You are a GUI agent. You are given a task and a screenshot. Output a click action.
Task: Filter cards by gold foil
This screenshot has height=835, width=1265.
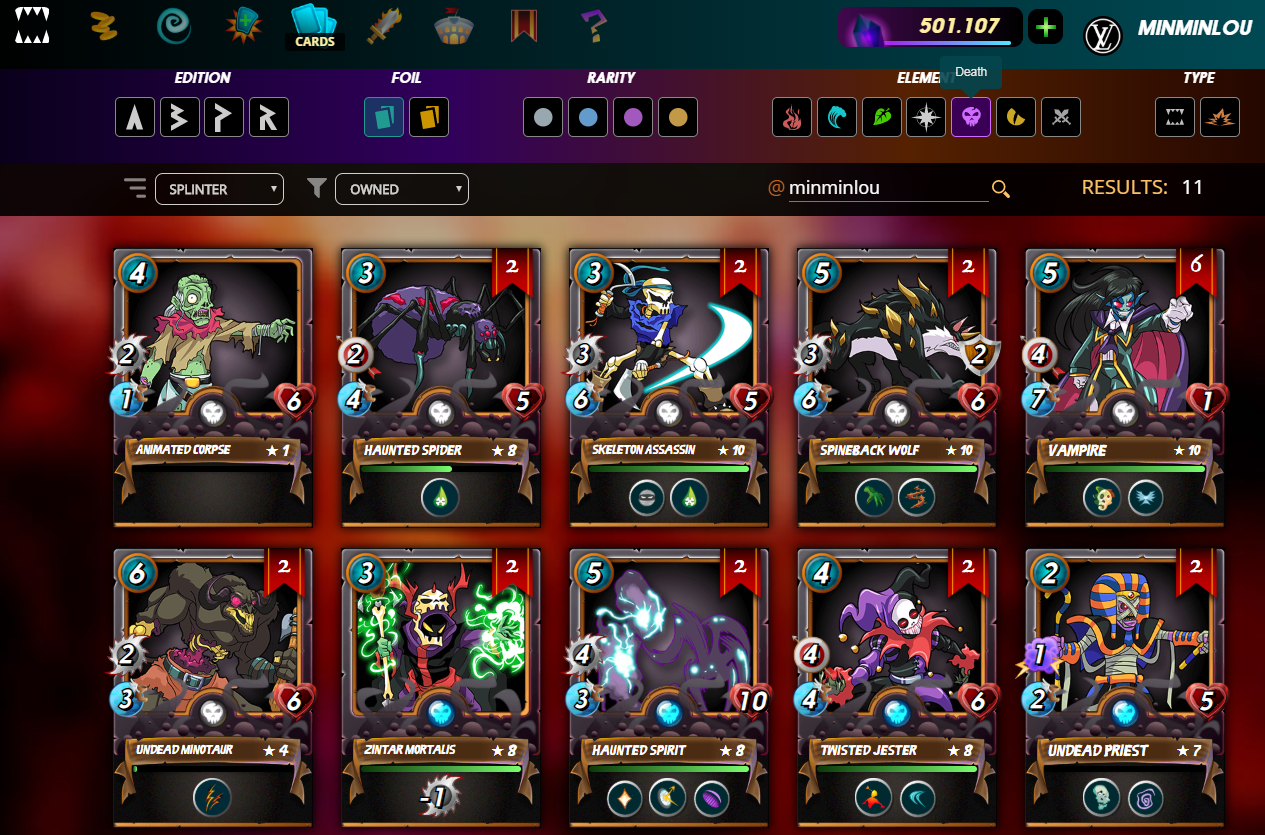tap(429, 118)
